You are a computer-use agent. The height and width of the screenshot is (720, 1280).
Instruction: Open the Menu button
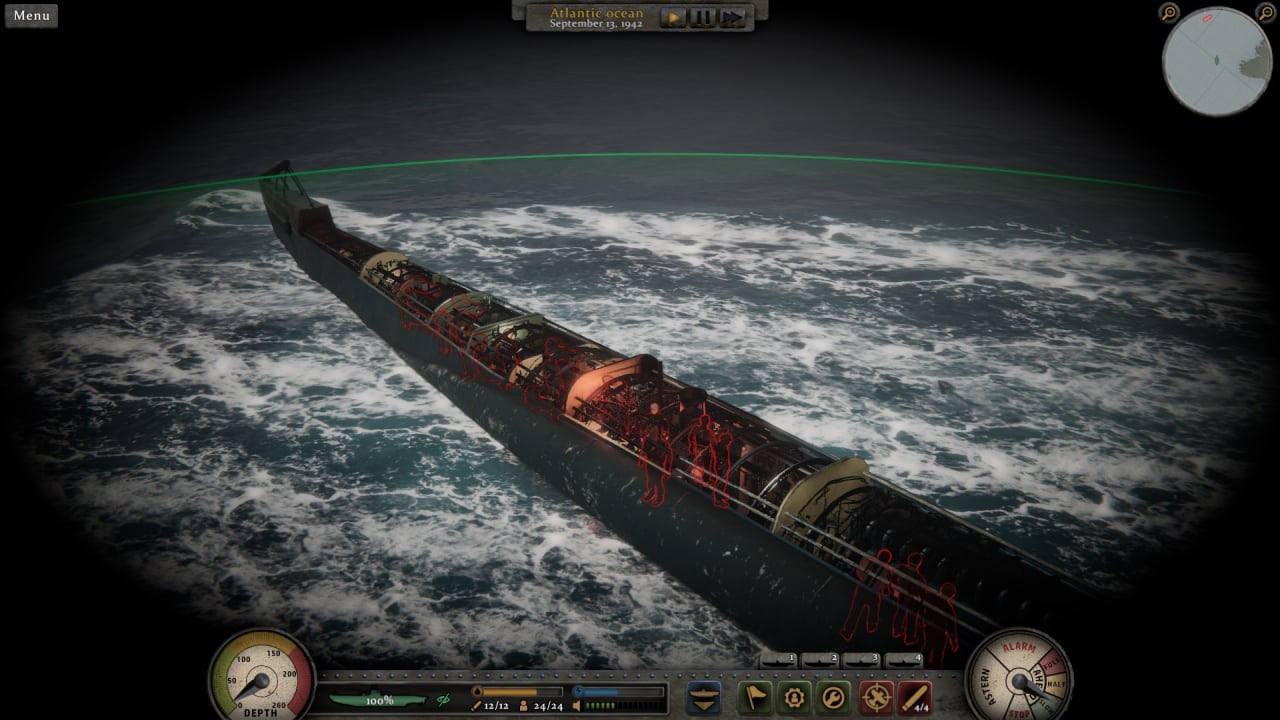31,15
